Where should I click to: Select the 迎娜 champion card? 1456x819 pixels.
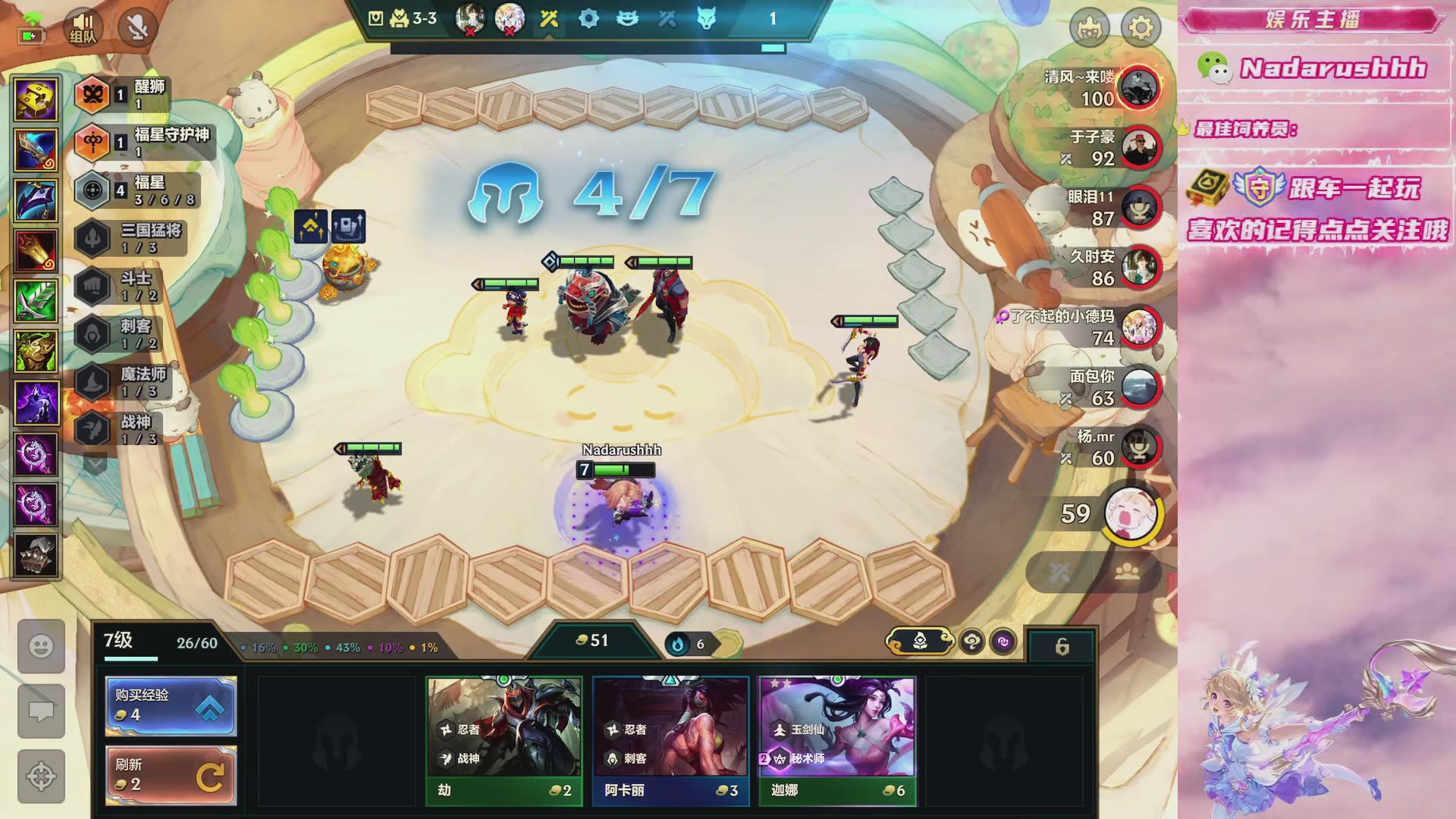coord(837,740)
